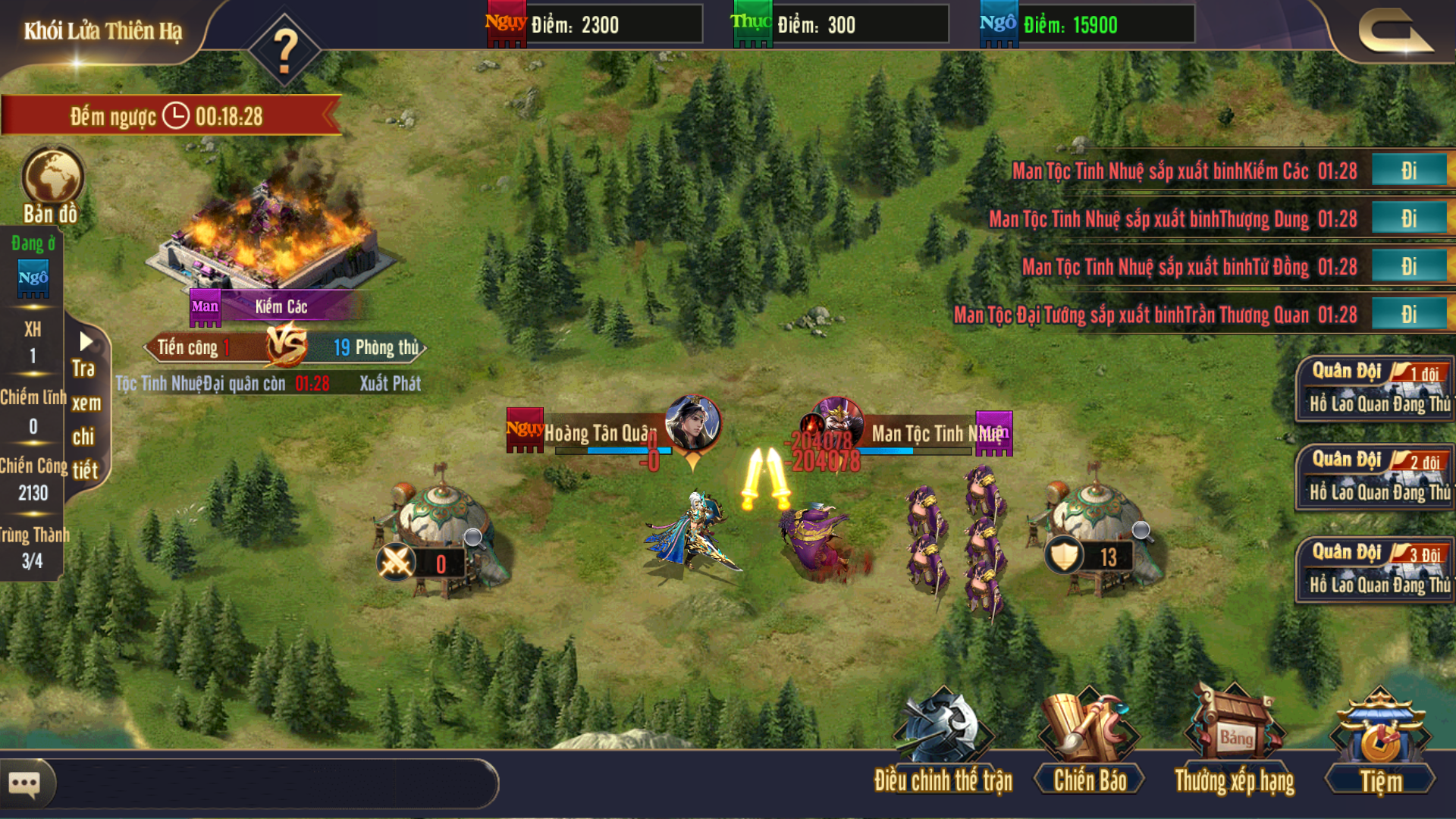Open the question mark help button
Screen dimensions: 1456x819
pos(284,50)
